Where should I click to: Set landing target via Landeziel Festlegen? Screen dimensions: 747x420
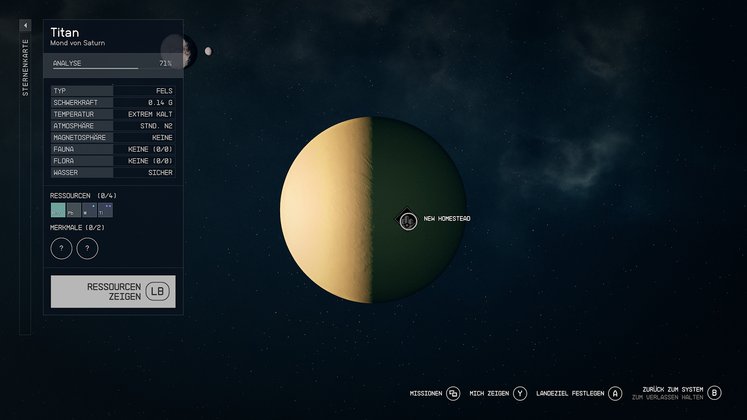pos(614,393)
